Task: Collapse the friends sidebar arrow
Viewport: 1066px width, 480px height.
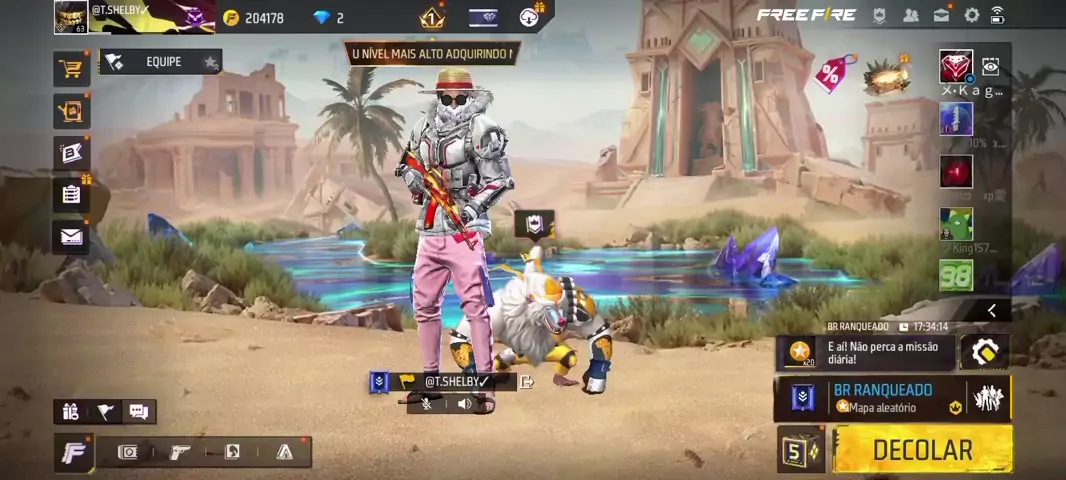Action: pyautogui.click(x=991, y=311)
